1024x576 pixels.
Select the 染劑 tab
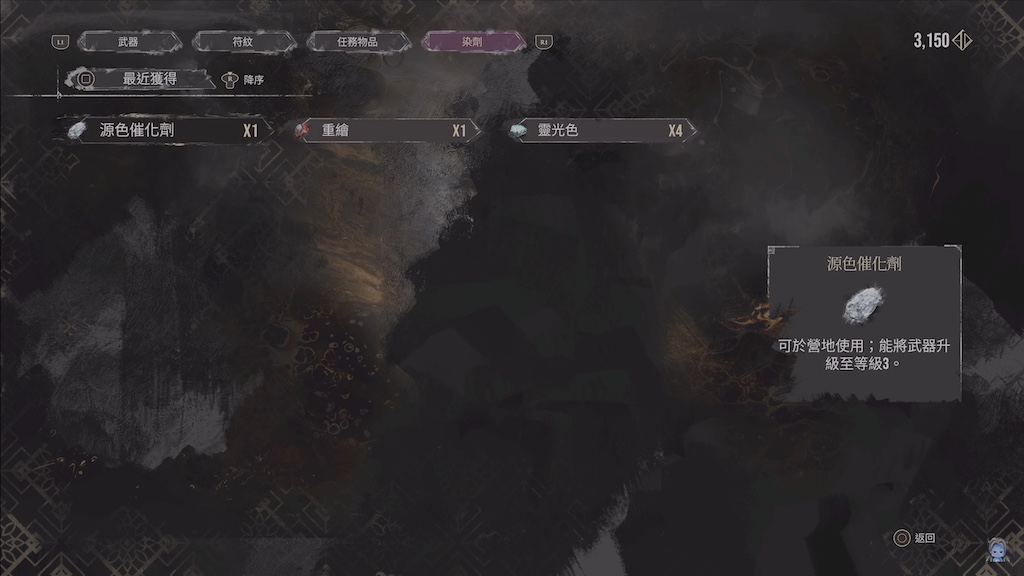click(x=474, y=42)
